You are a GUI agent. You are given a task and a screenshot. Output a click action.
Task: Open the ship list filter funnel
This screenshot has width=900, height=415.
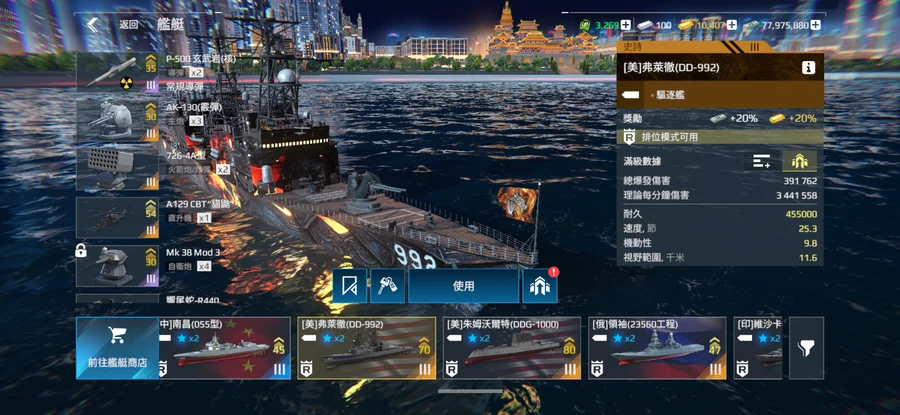tap(806, 348)
